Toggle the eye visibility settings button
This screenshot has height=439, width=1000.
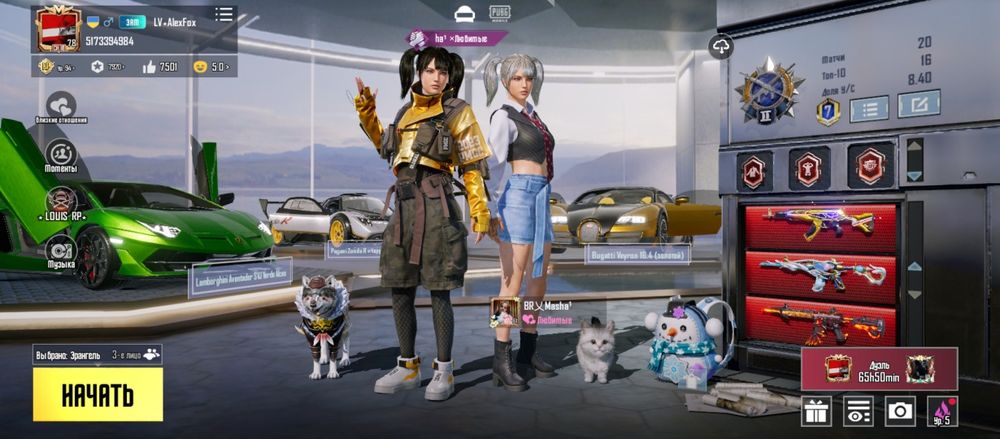tap(858, 411)
